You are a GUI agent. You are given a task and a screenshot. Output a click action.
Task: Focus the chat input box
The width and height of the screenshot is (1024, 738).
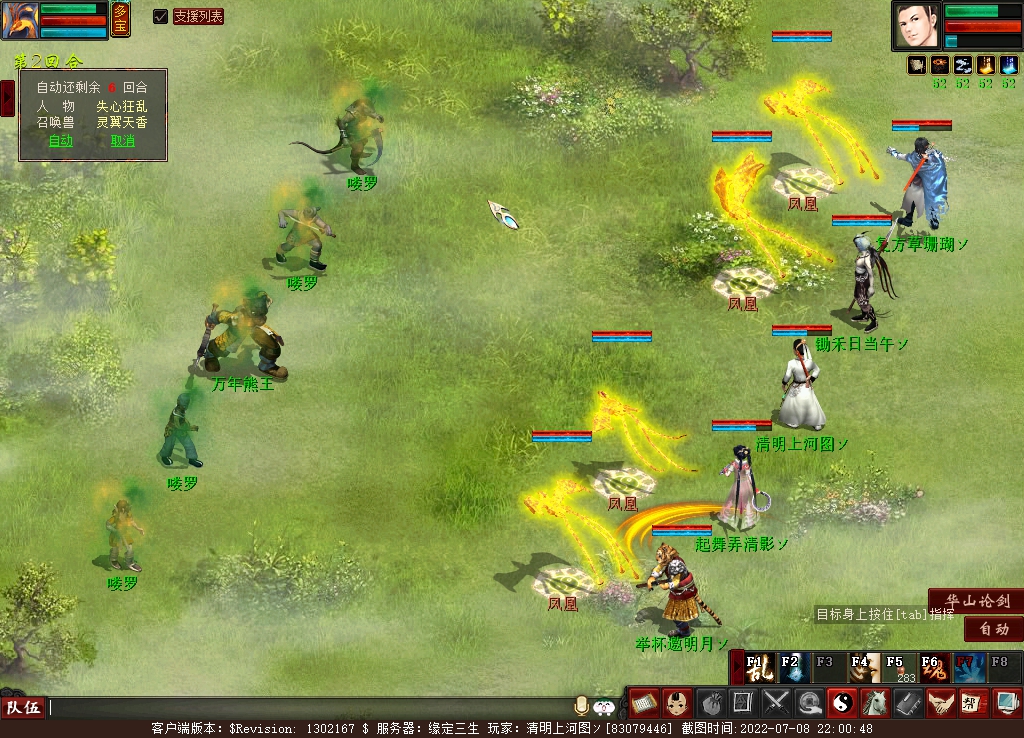300,708
